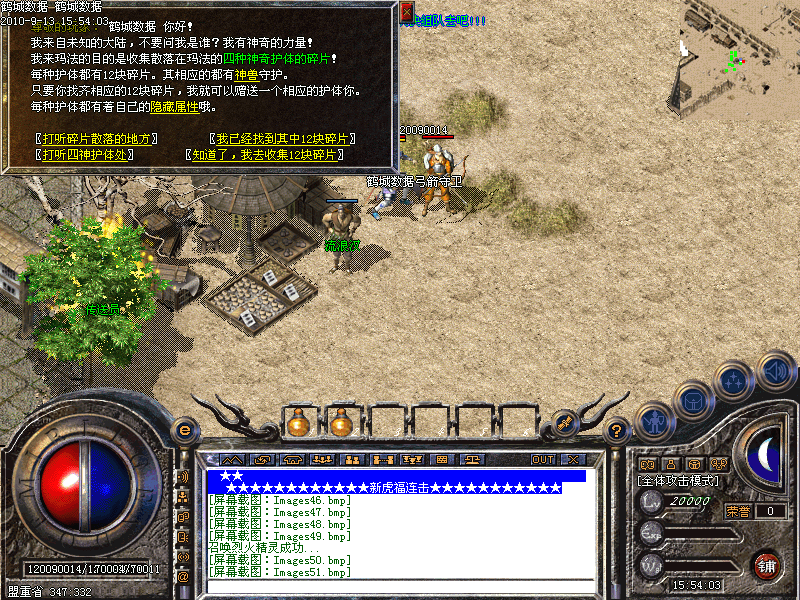Open the character equipment round button
Image resolution: width=800 pixels, height=600 pixels.
[654, 420]
